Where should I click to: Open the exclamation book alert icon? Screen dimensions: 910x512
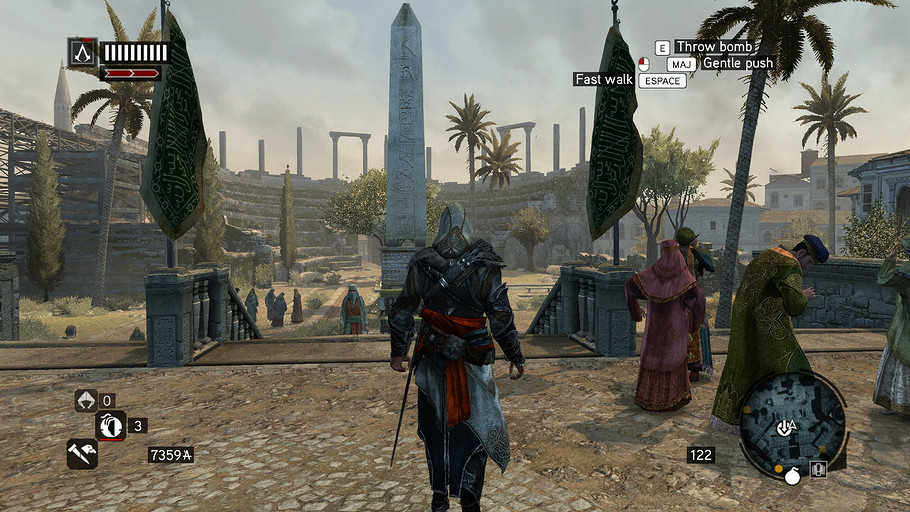(x=818, y=469)
